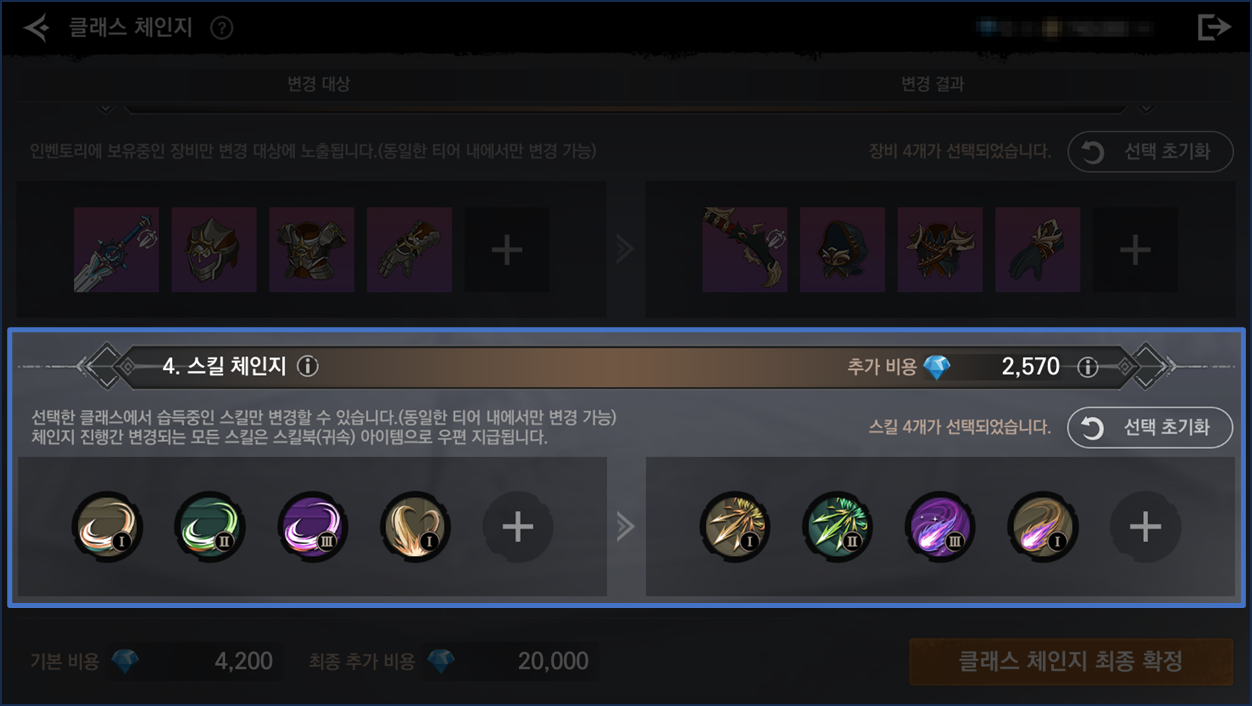Pick the source gauntlet equipment slot

point(409,250)
